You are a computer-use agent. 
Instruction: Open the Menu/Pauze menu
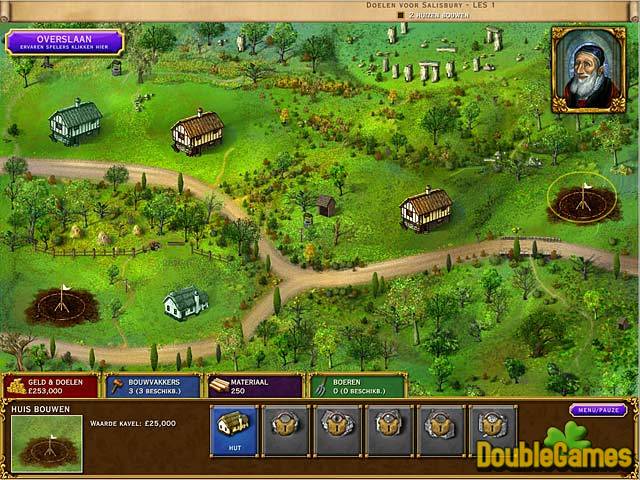click(598, 410)
